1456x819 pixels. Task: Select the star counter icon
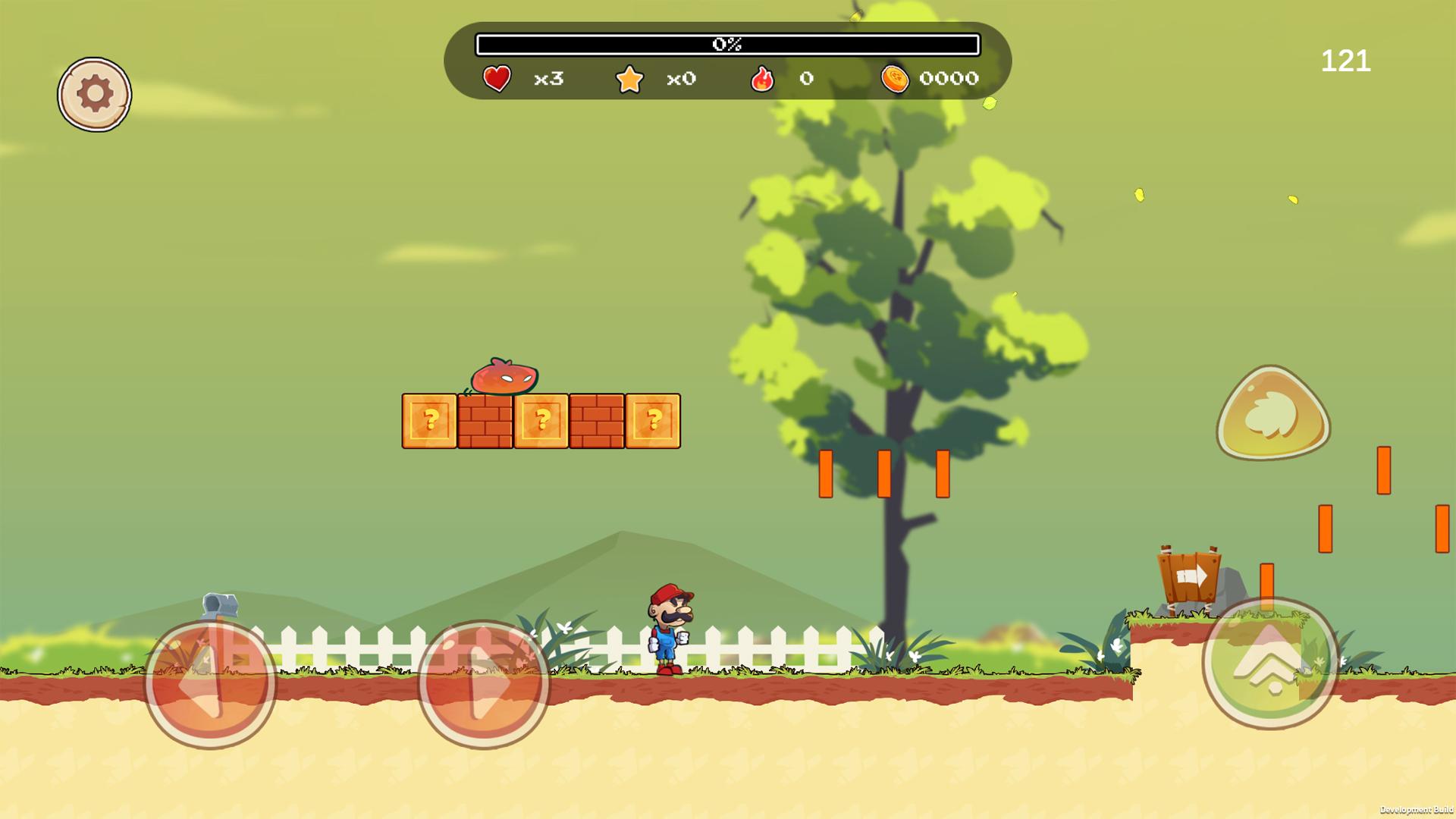point(631,78)
